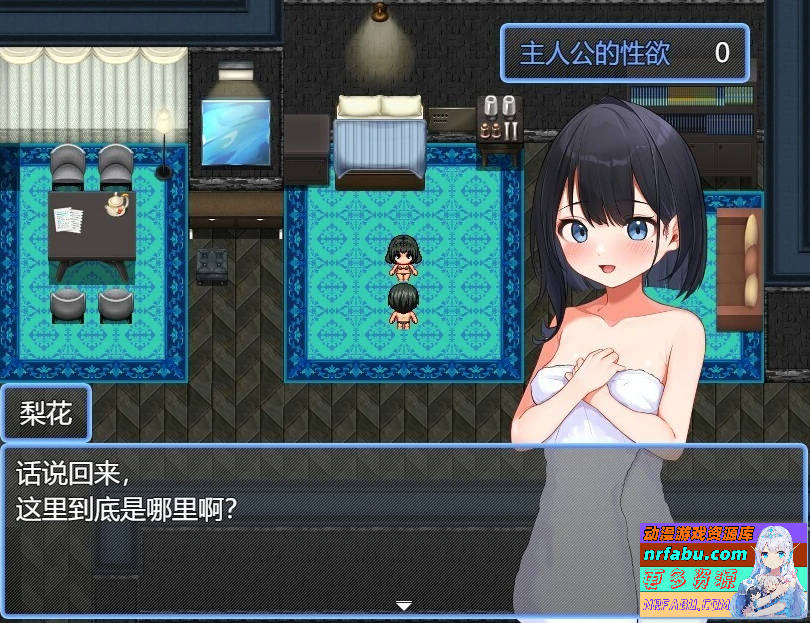Open the nrfabu.com watermark banner
The height and width of the screenshot is (623, 810).
722,568
